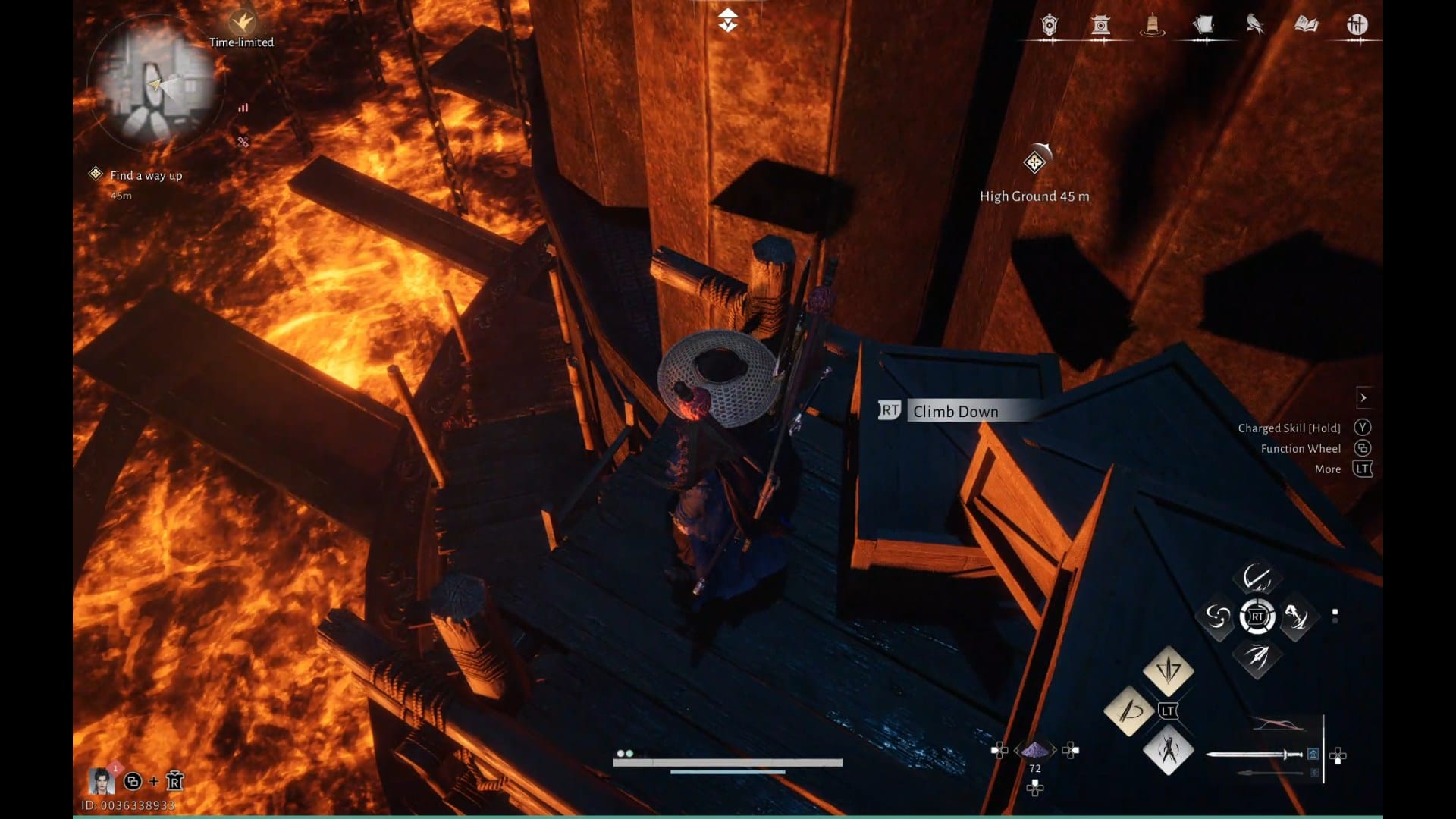Screen dimensions: 1456x819
Task: Open the golden bell menu icon
Action: pos(1152,26)
